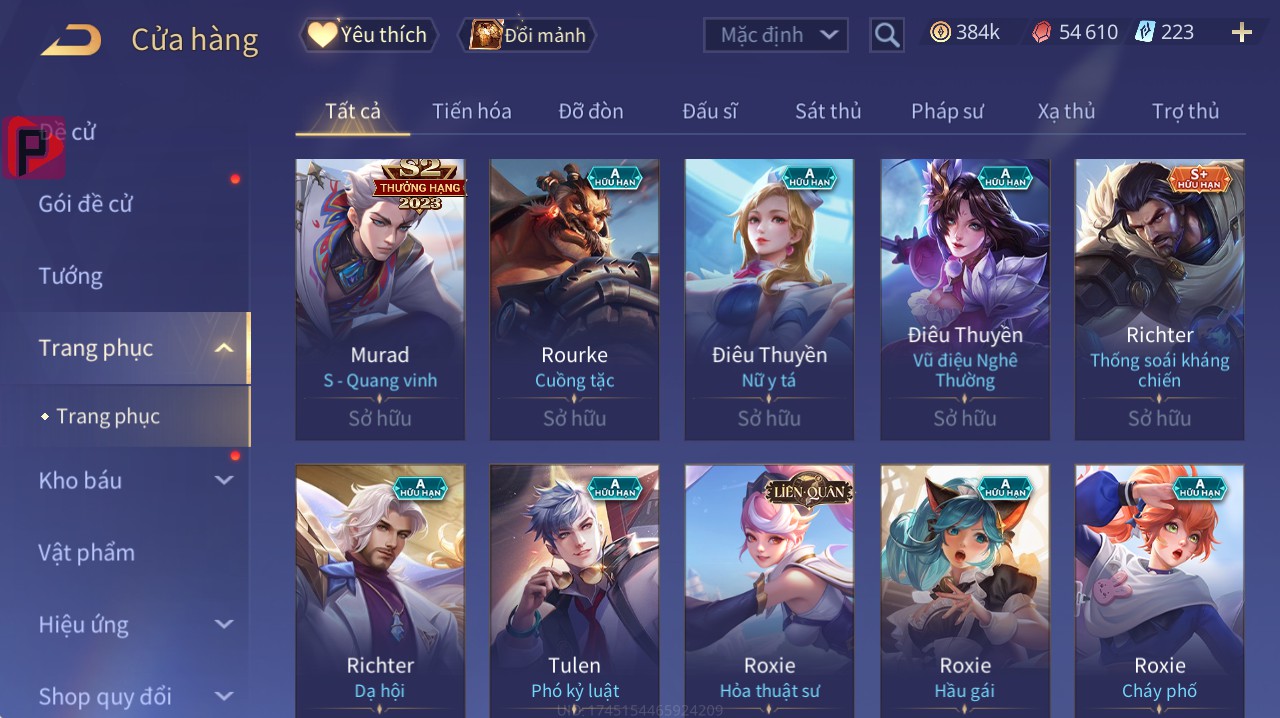1280x718 pixels.
Task: Open the Yêu thích favorites list
Action: coord(368,35)
